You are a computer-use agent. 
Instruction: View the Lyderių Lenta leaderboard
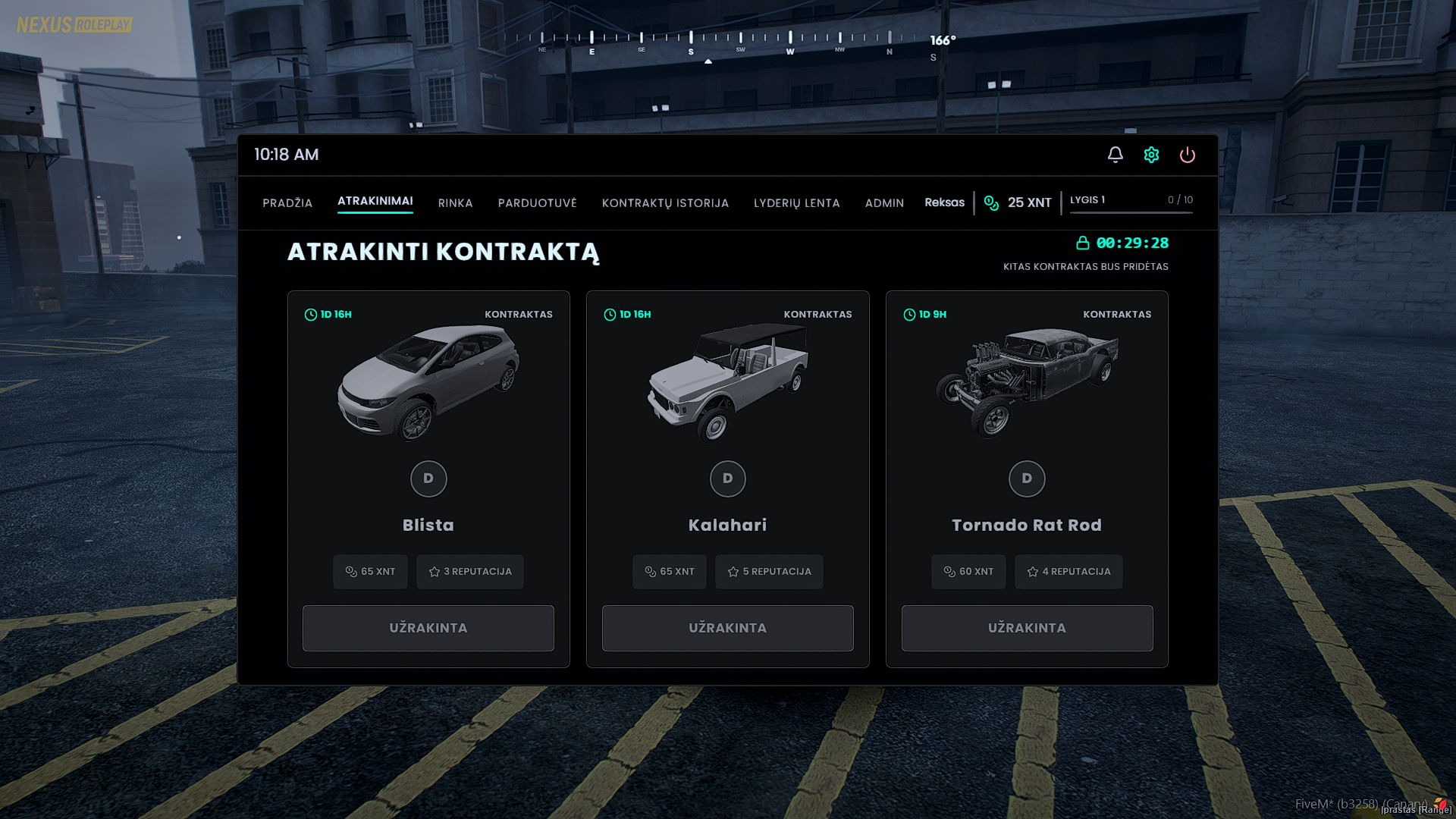pos(796,203)
